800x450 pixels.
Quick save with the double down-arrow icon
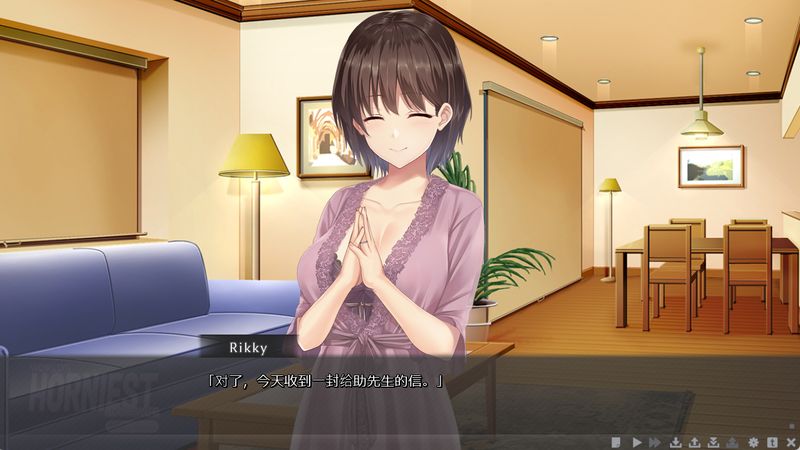[713, 441]
